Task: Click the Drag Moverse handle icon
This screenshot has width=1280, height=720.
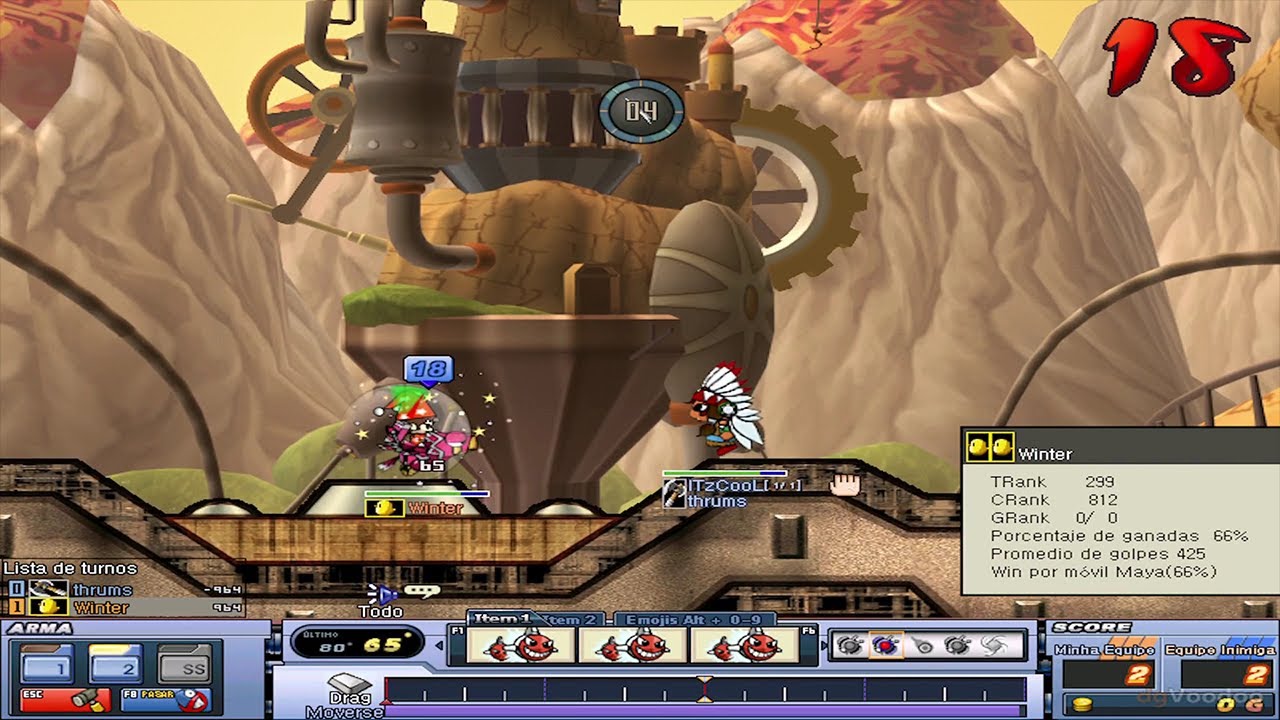Action: [x=349, y=682]
